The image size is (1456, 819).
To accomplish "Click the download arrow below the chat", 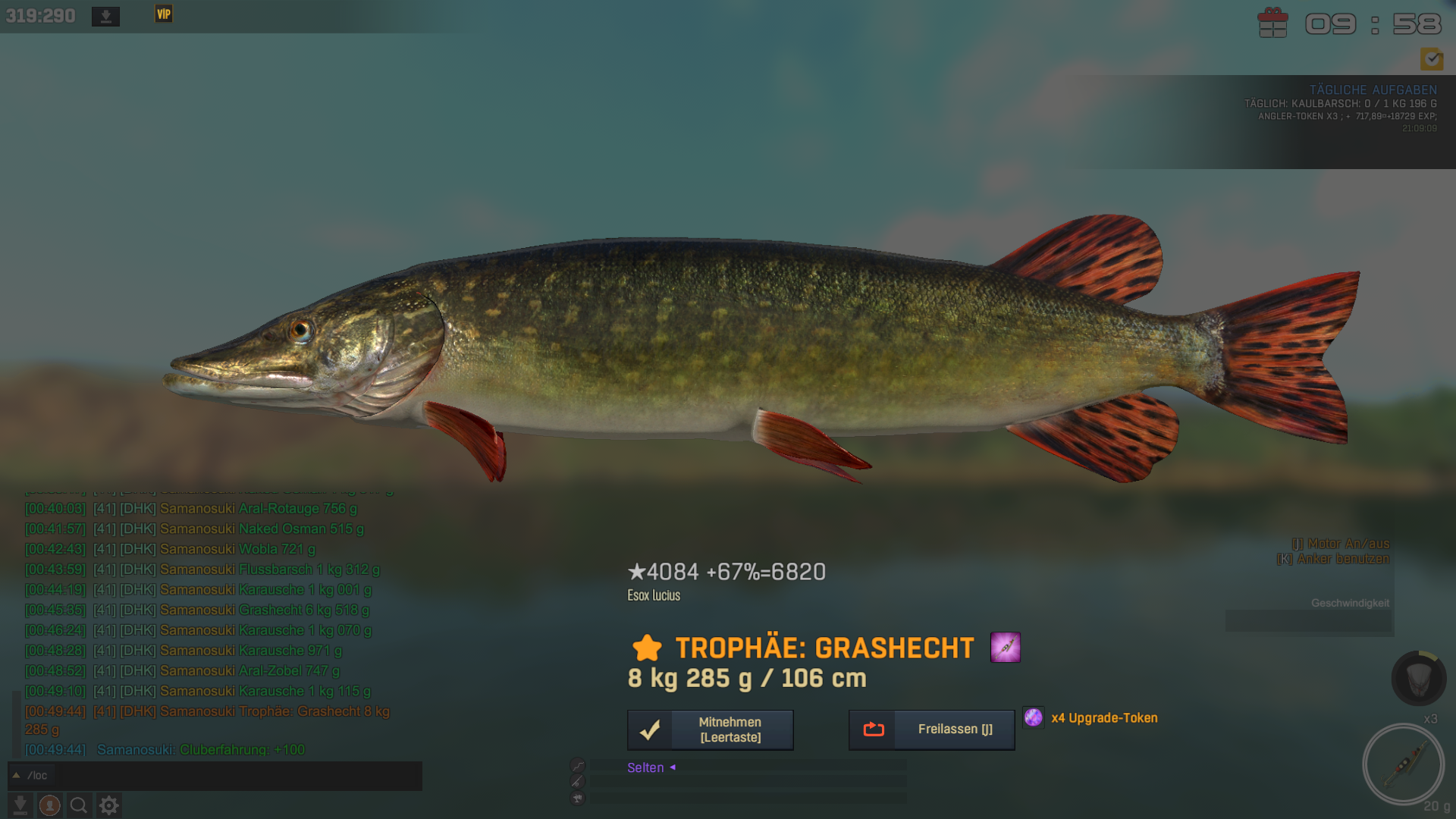I will (x=20, y=805).
